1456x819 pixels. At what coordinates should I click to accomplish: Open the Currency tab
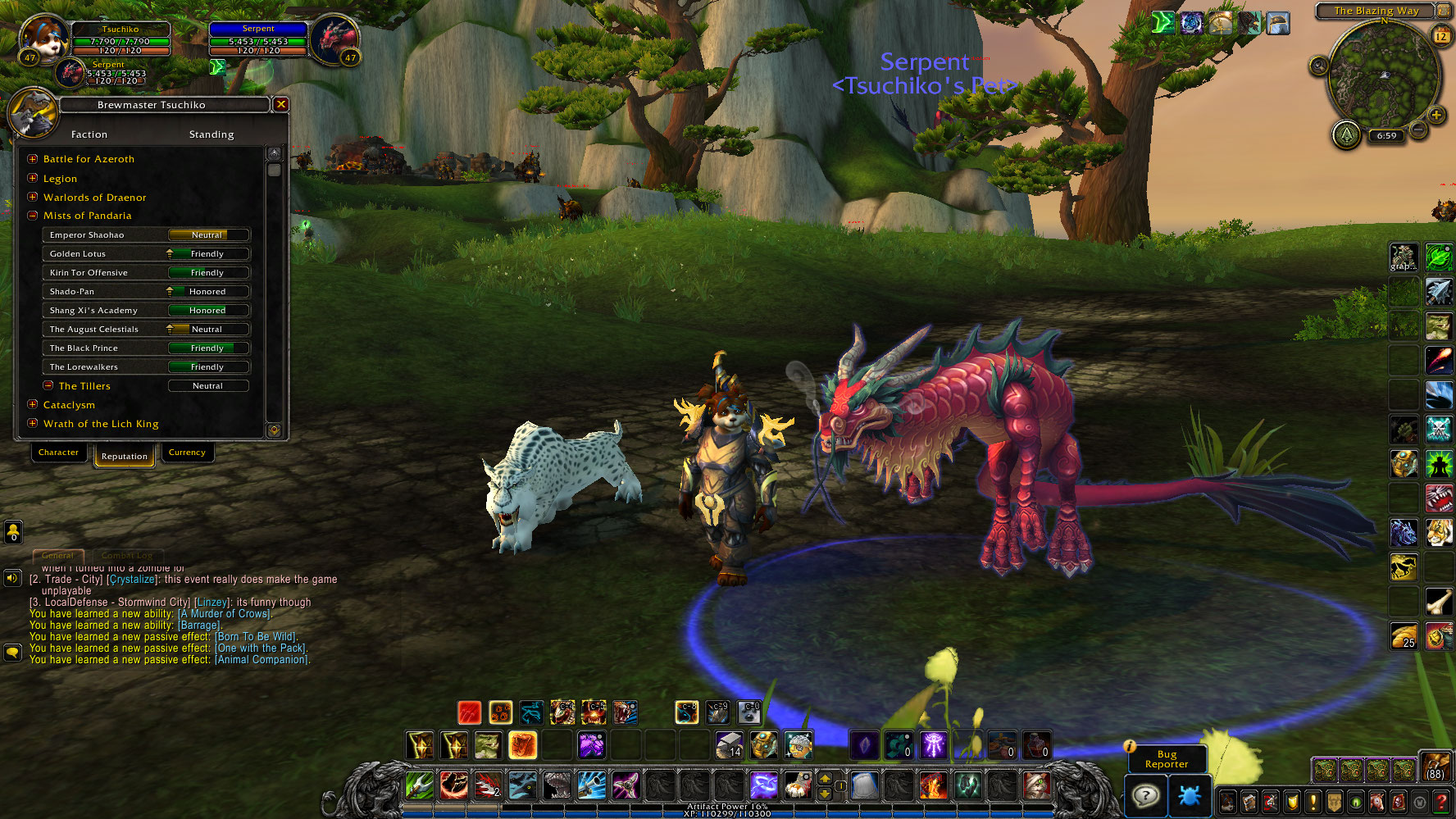[187, 453]
